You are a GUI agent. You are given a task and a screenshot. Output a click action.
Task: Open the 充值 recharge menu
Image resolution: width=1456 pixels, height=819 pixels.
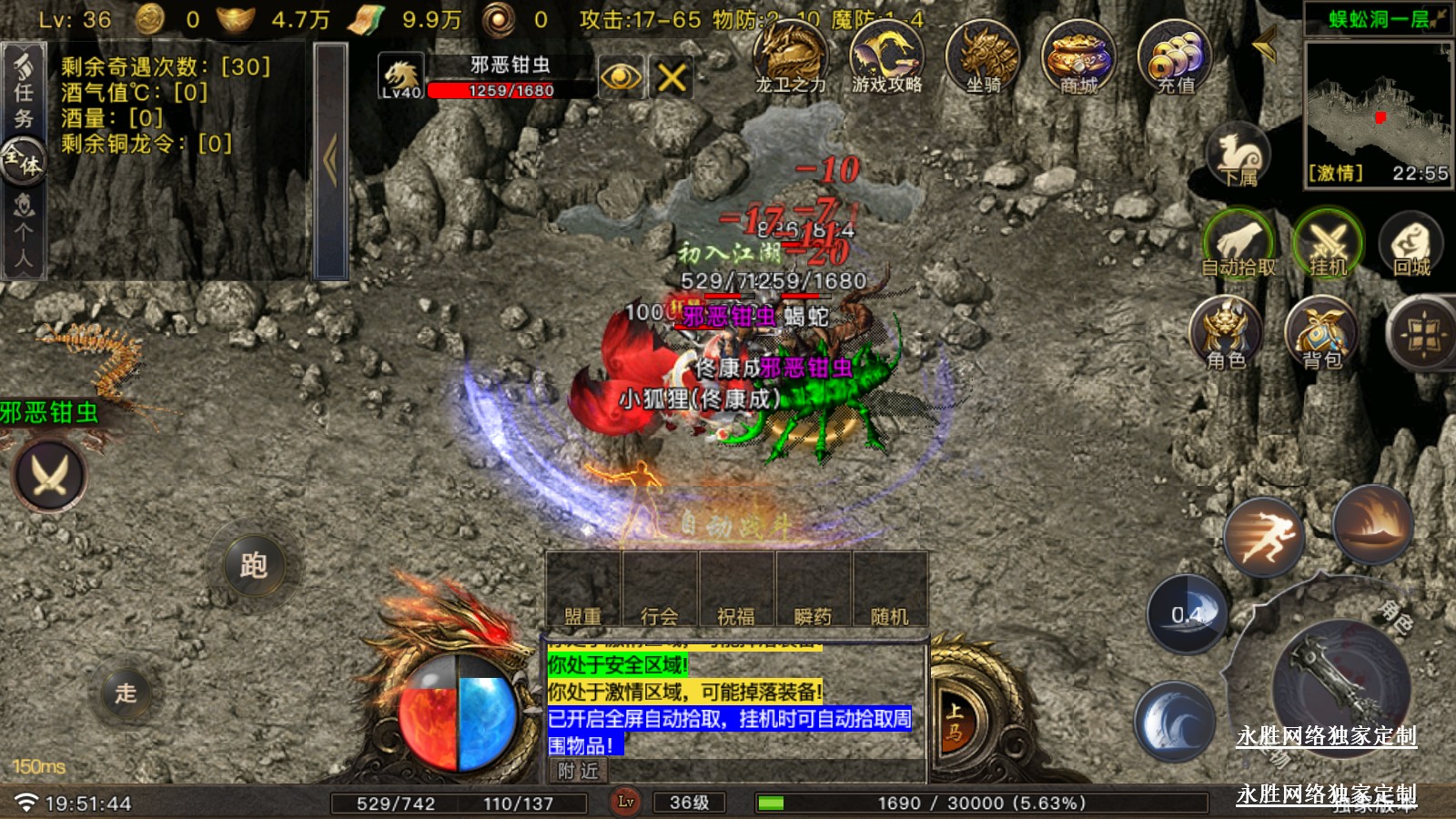(x=1175, y=57)
